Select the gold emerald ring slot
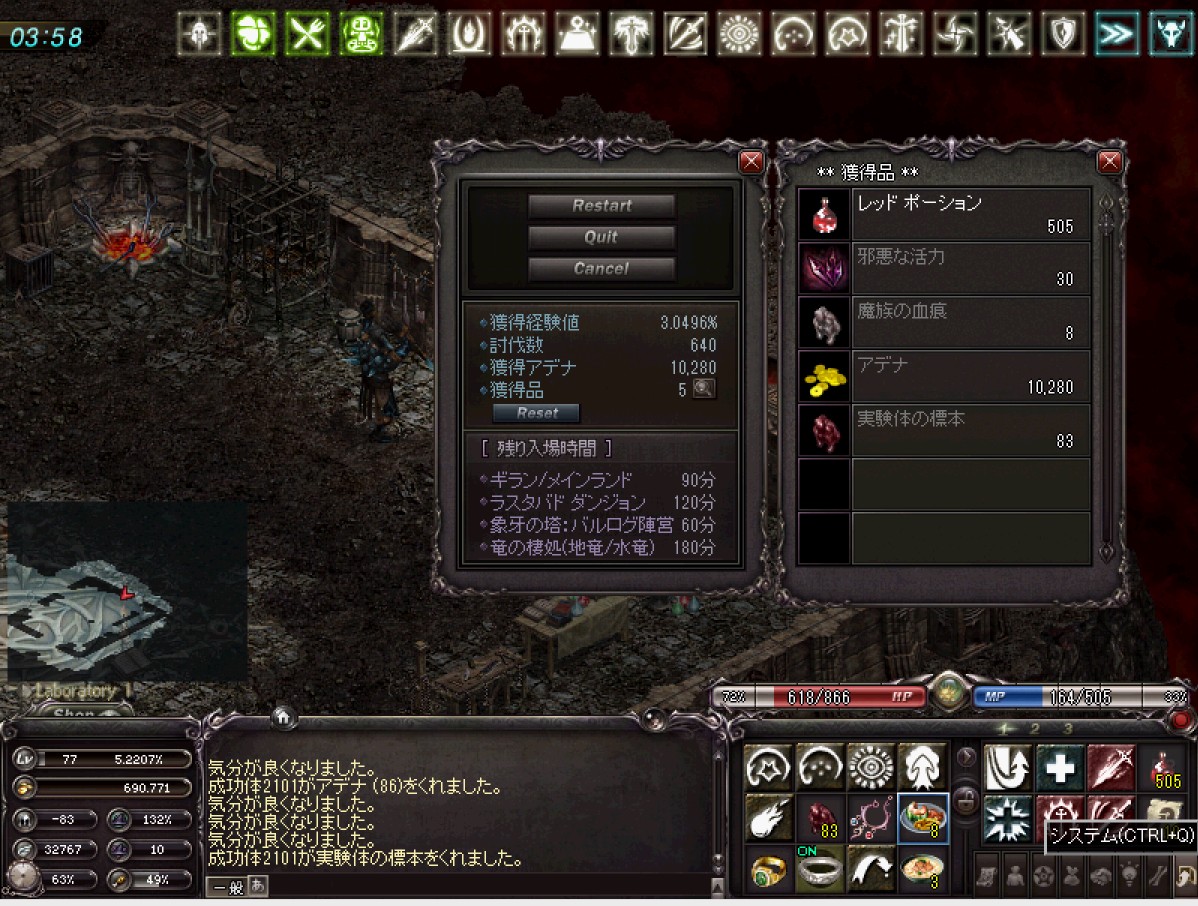 click(769, 869)
